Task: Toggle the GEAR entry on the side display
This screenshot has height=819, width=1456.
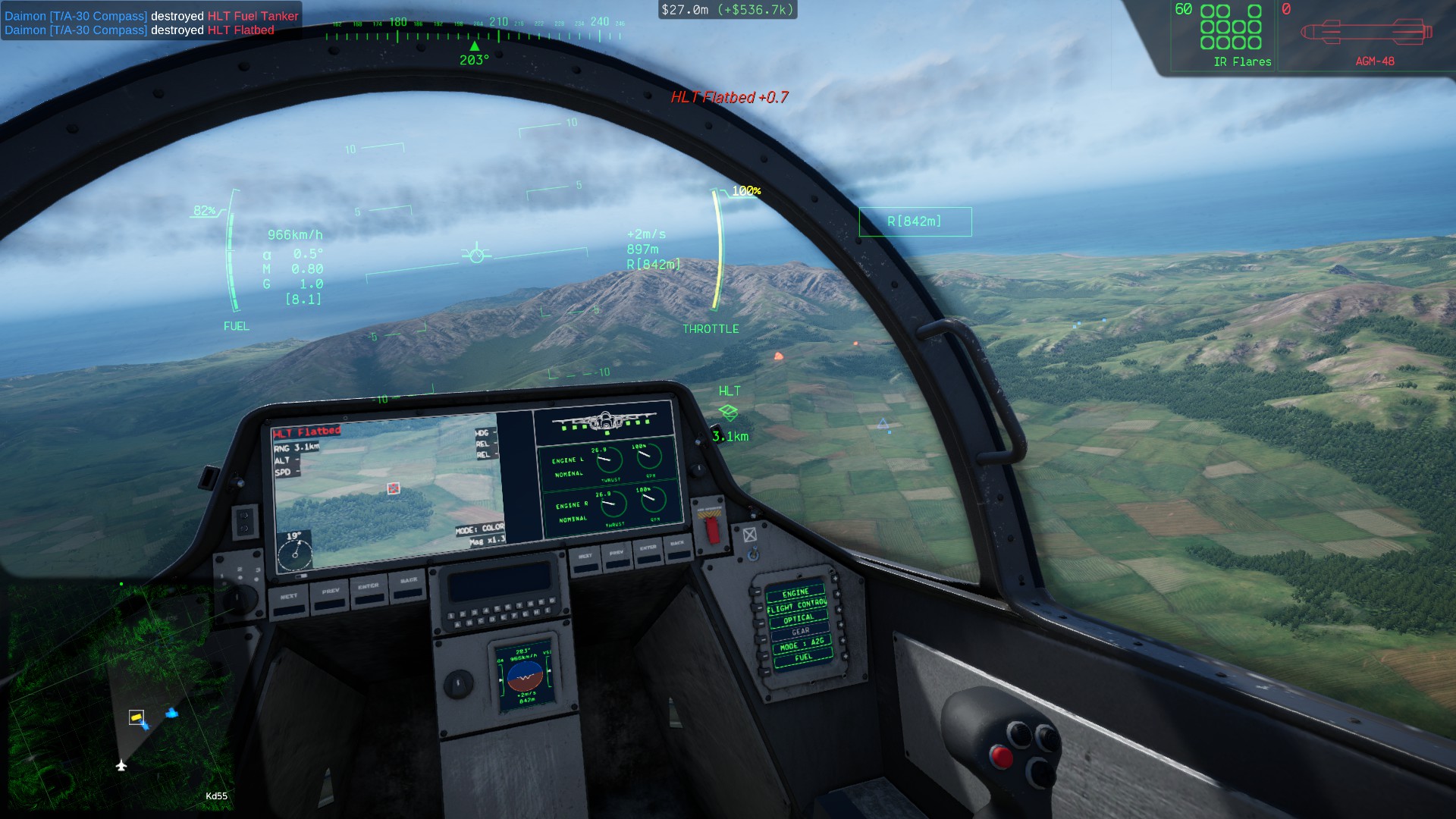Action: coord(801,632)
